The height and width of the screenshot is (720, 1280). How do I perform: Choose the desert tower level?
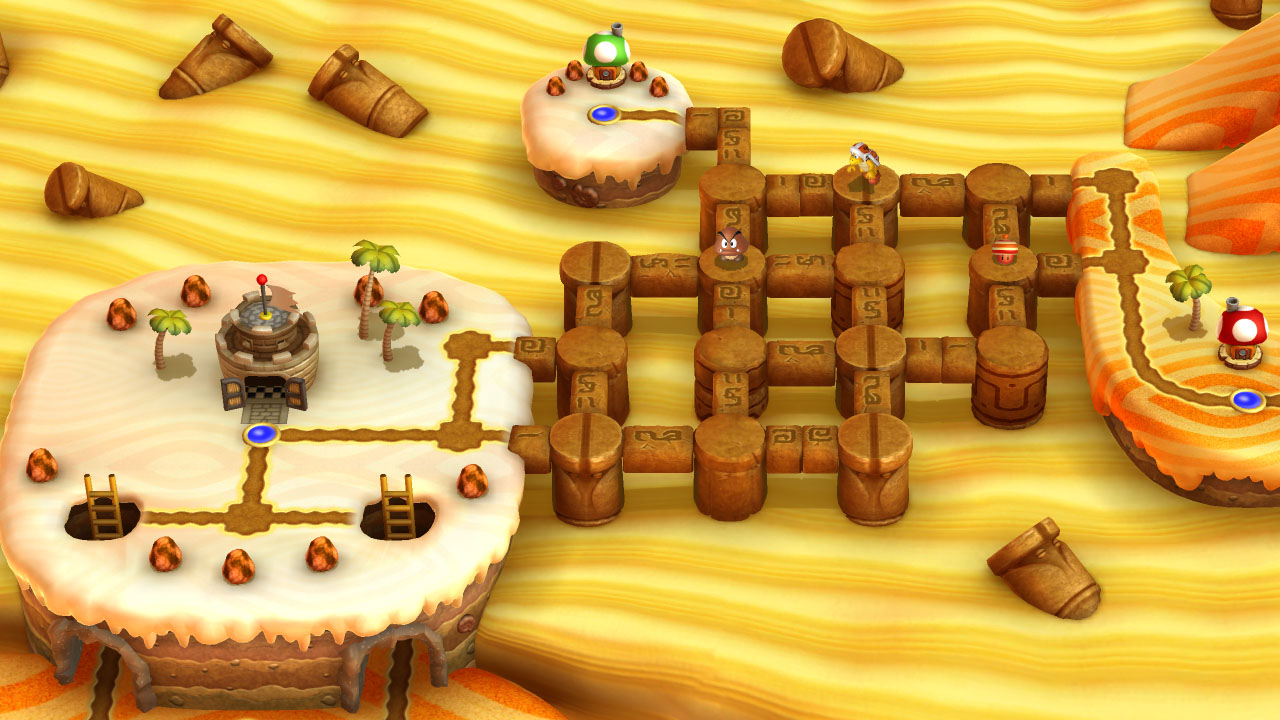pos(266,345)
